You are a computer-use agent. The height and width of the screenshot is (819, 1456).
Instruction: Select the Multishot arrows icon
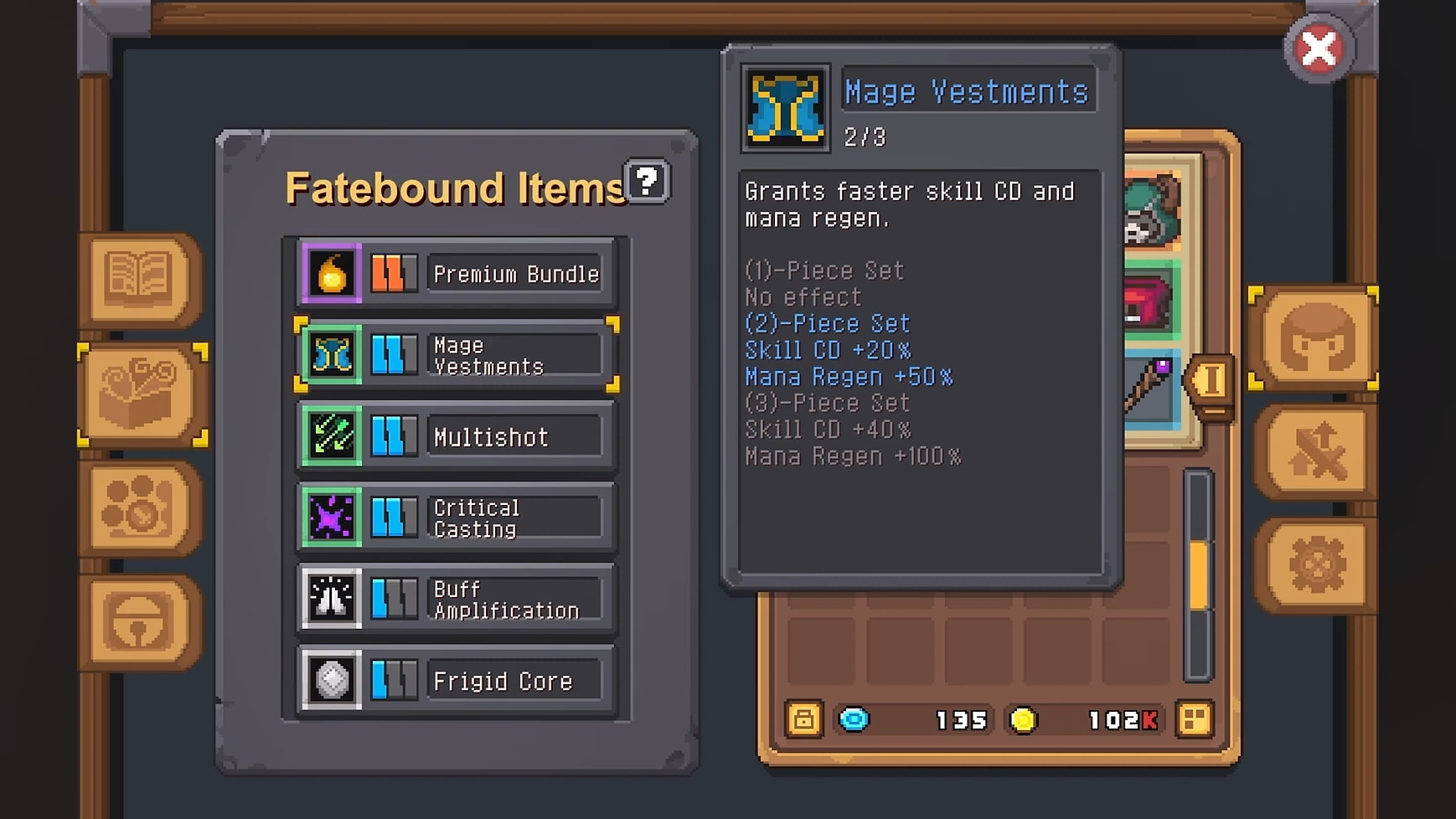point(330,435)
